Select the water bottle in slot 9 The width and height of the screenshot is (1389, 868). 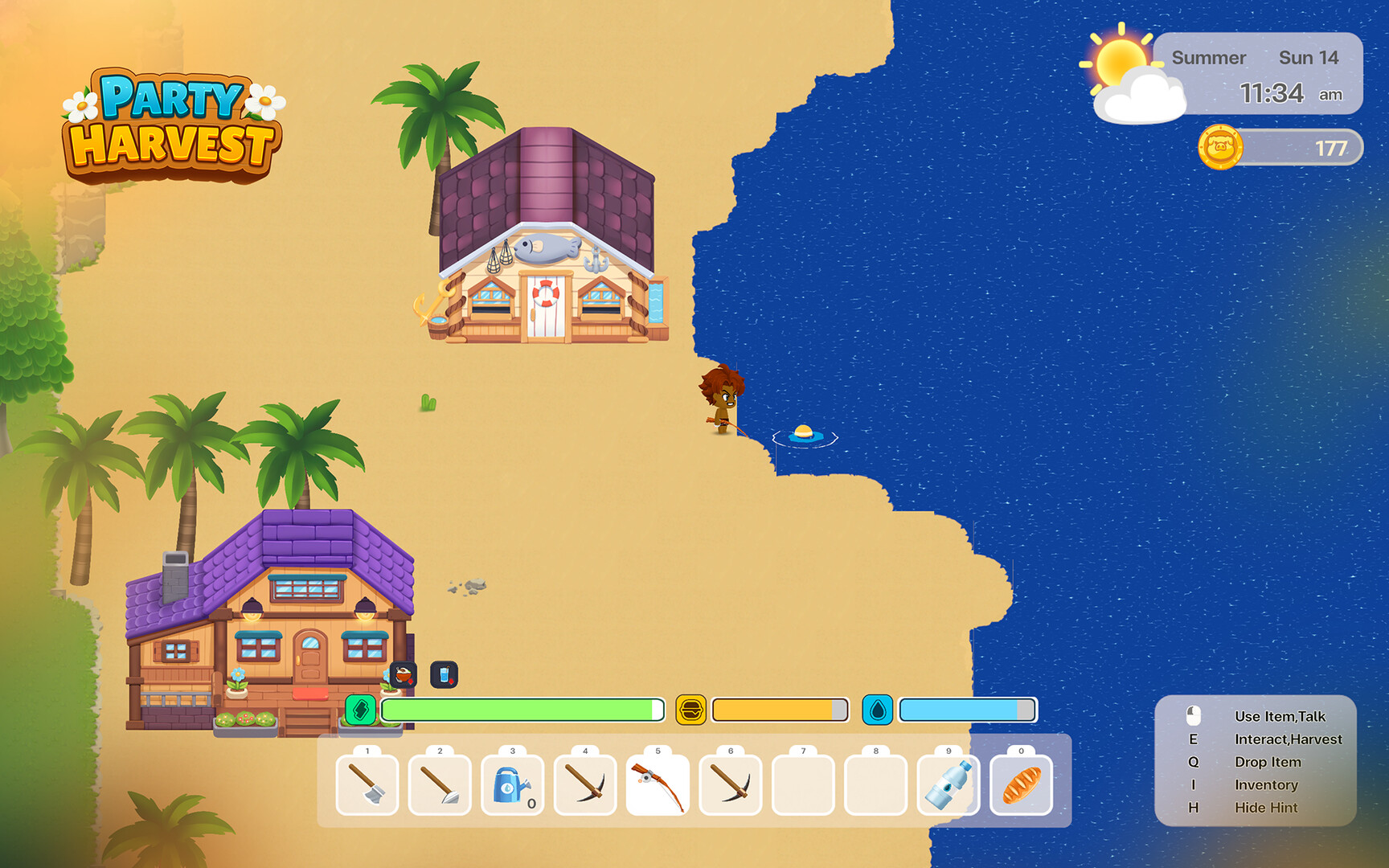(948, 785)
